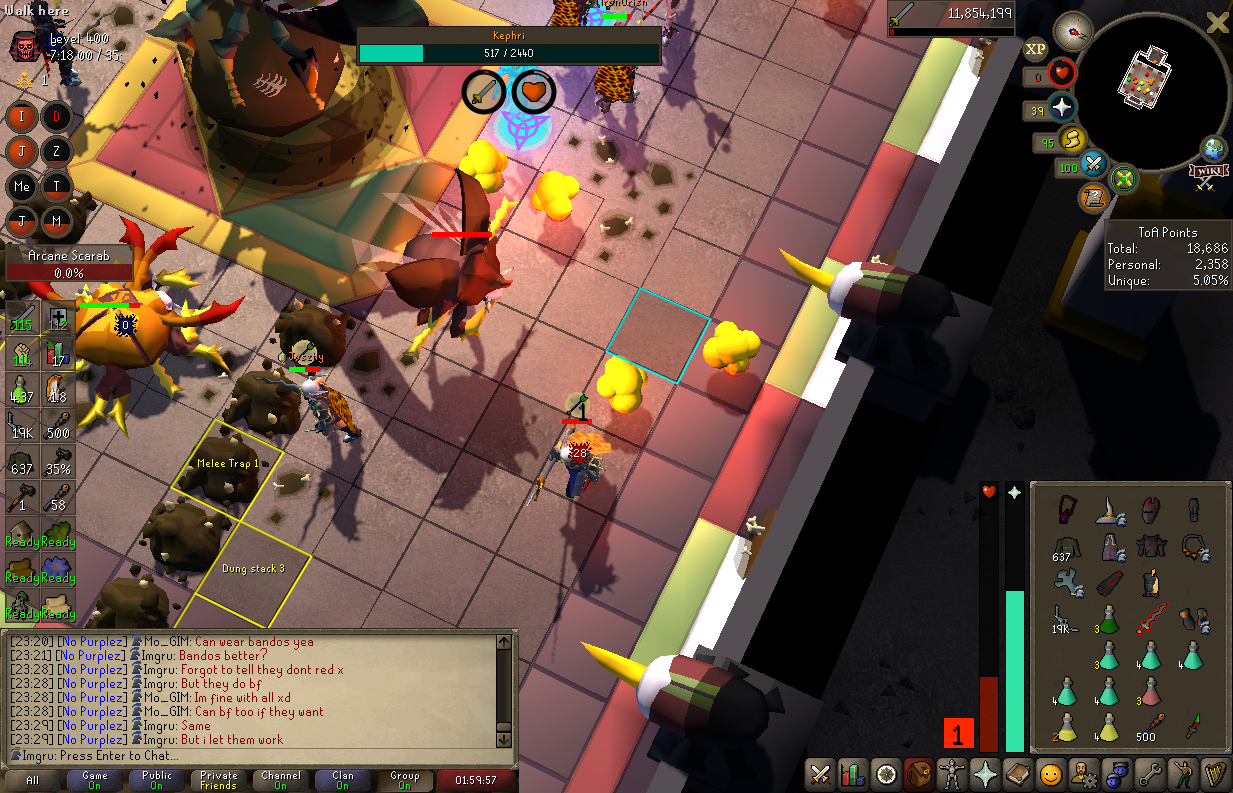Toggle run using the boot energy orb
The height and width of the screenshot is (793, 1233).
pyautogui.click(x=1072, y=140)
